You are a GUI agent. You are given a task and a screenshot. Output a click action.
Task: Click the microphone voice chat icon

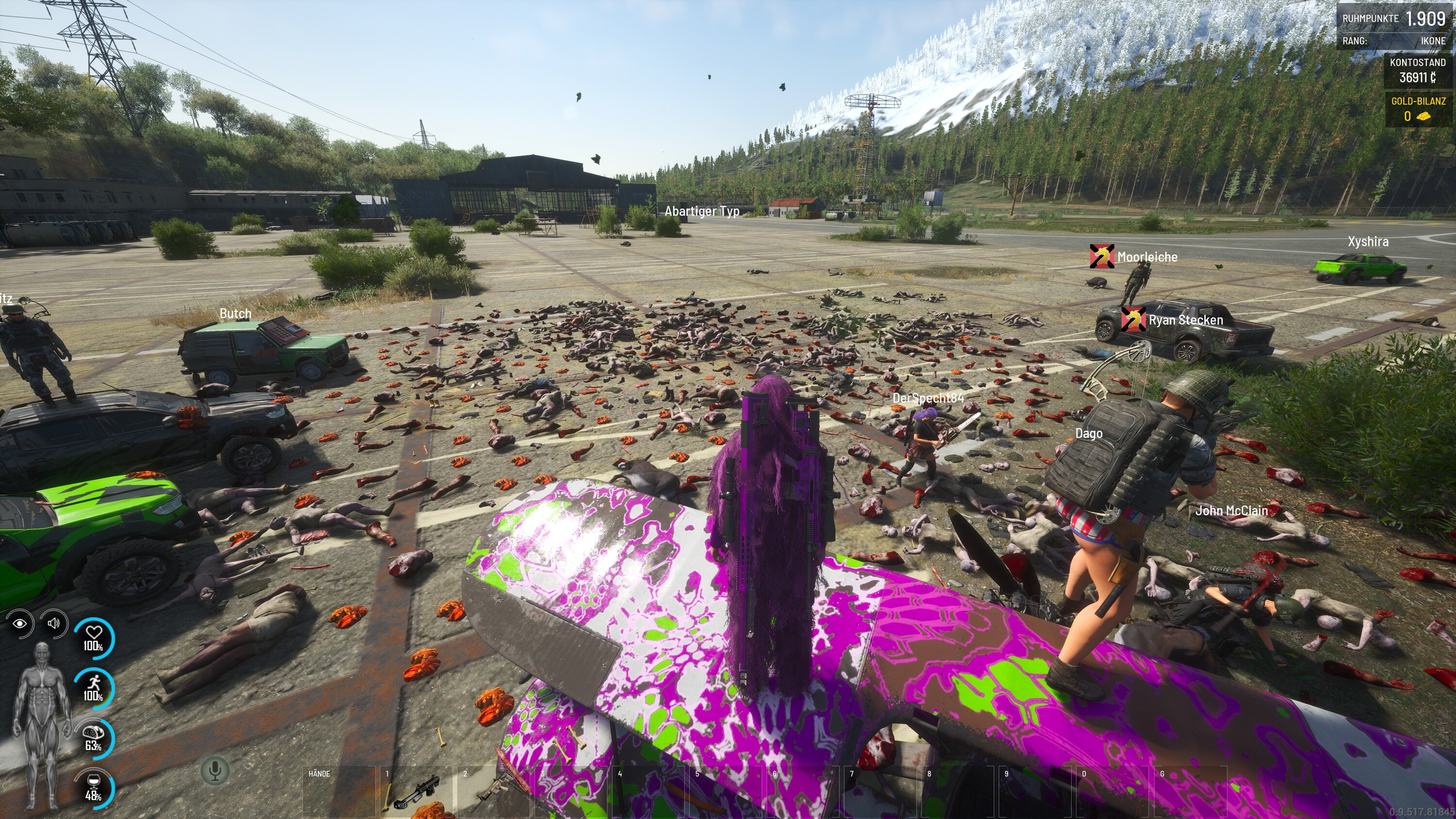pos(215,770)
